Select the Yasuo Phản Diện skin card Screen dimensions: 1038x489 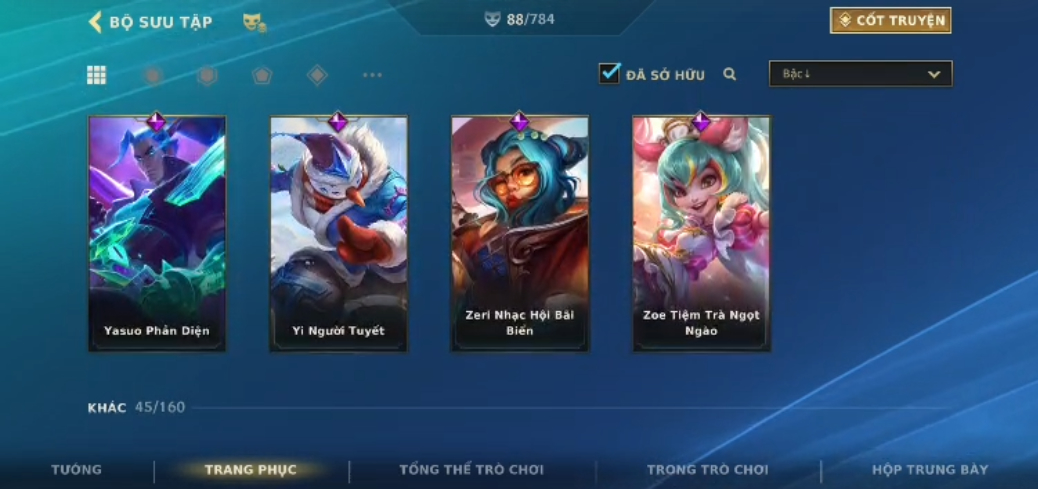click(x=157, y=234)
